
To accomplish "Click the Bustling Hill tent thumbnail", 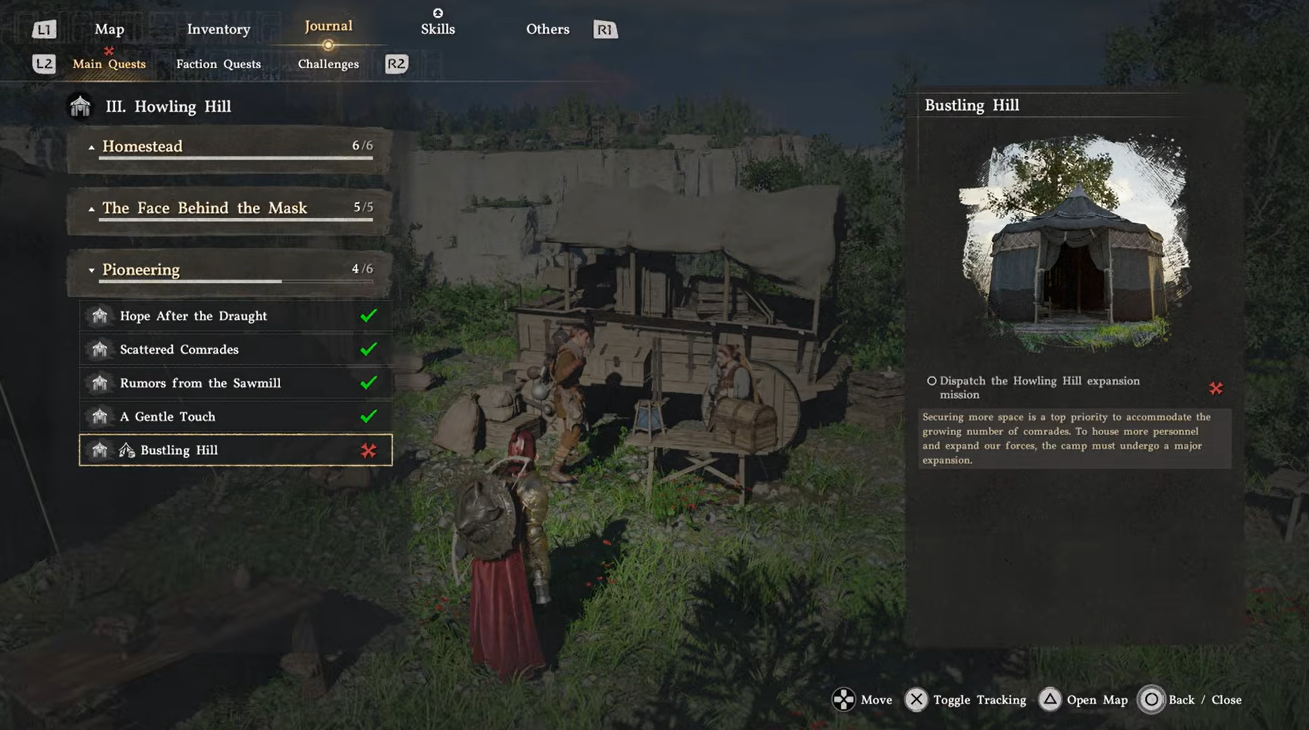I will tap(1074, 243).
